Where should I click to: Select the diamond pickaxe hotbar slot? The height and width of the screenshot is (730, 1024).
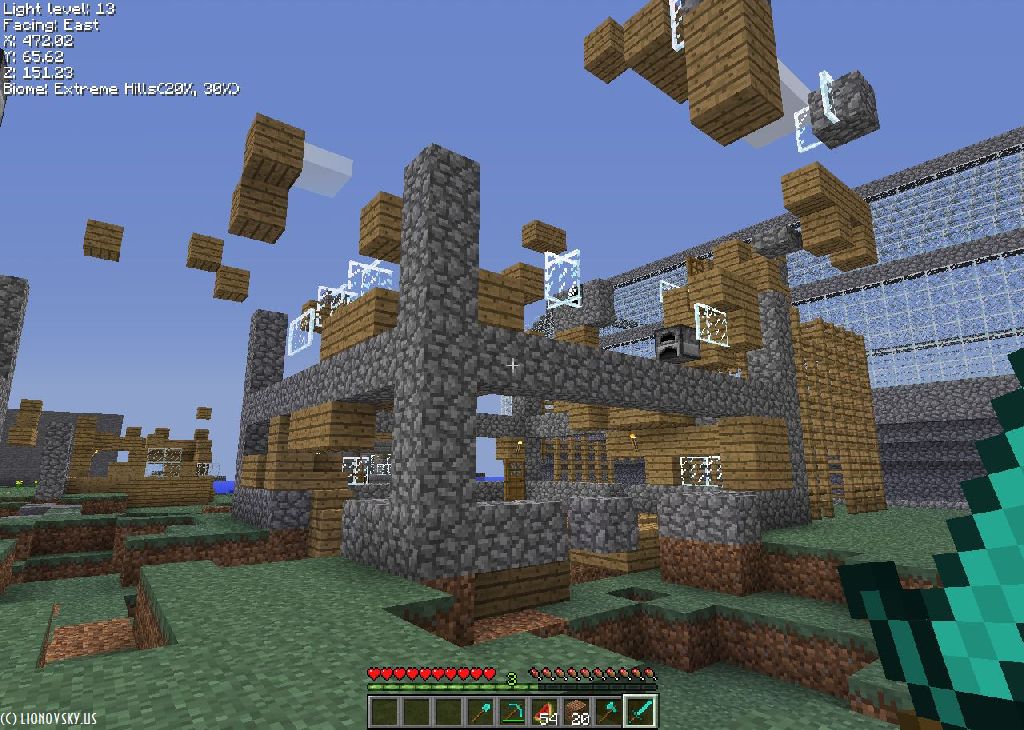click(x=513, y=712)
